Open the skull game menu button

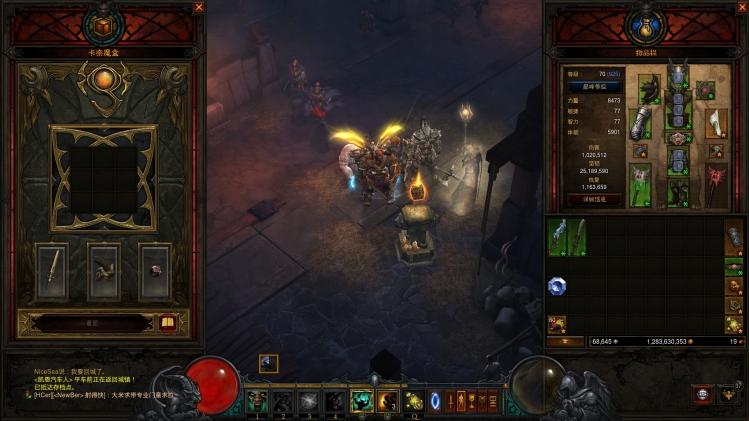tap(703, 396)
